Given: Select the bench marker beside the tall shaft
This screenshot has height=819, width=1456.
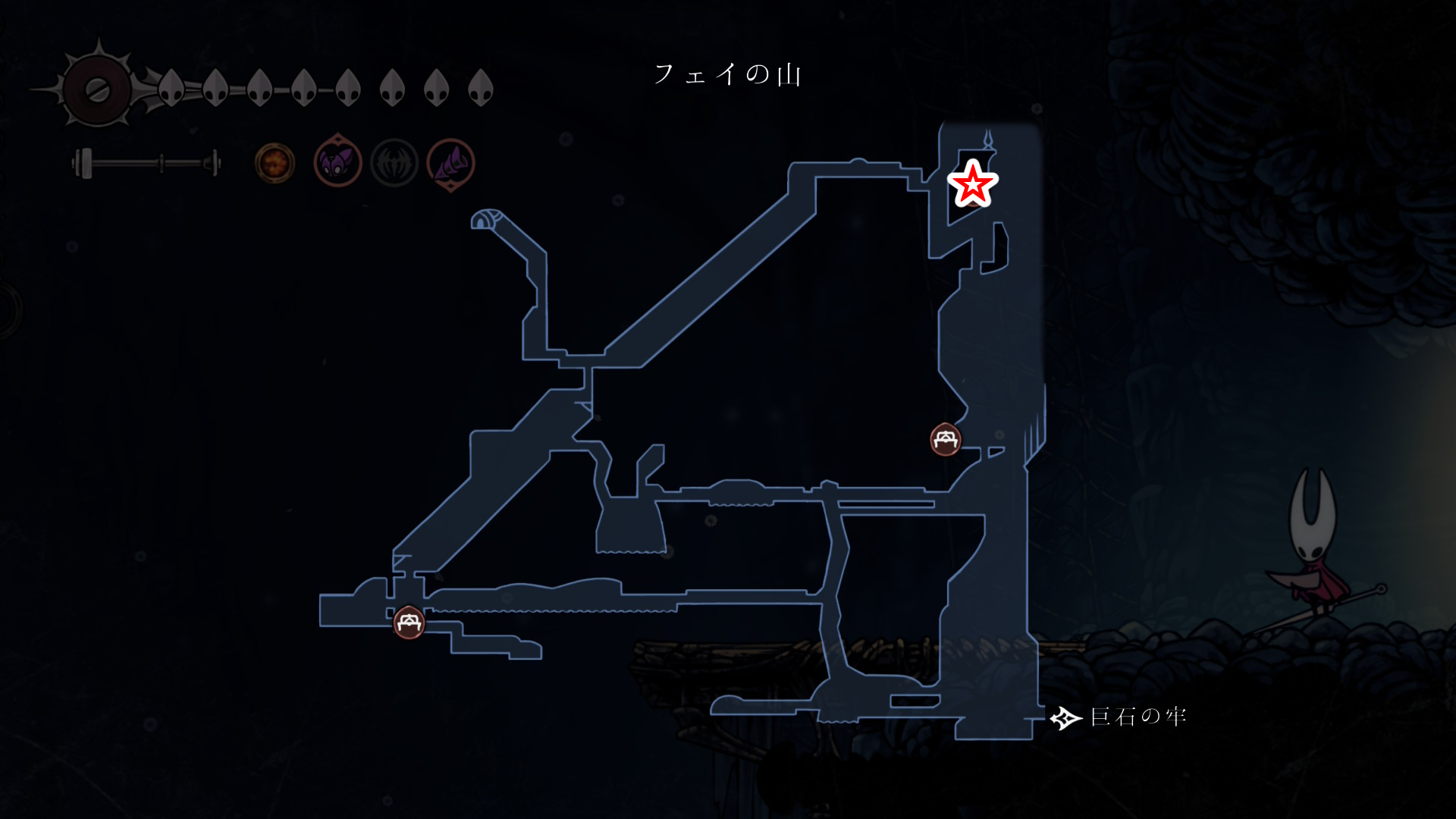Looking at the screenshot, I should (x=946, y=439).
